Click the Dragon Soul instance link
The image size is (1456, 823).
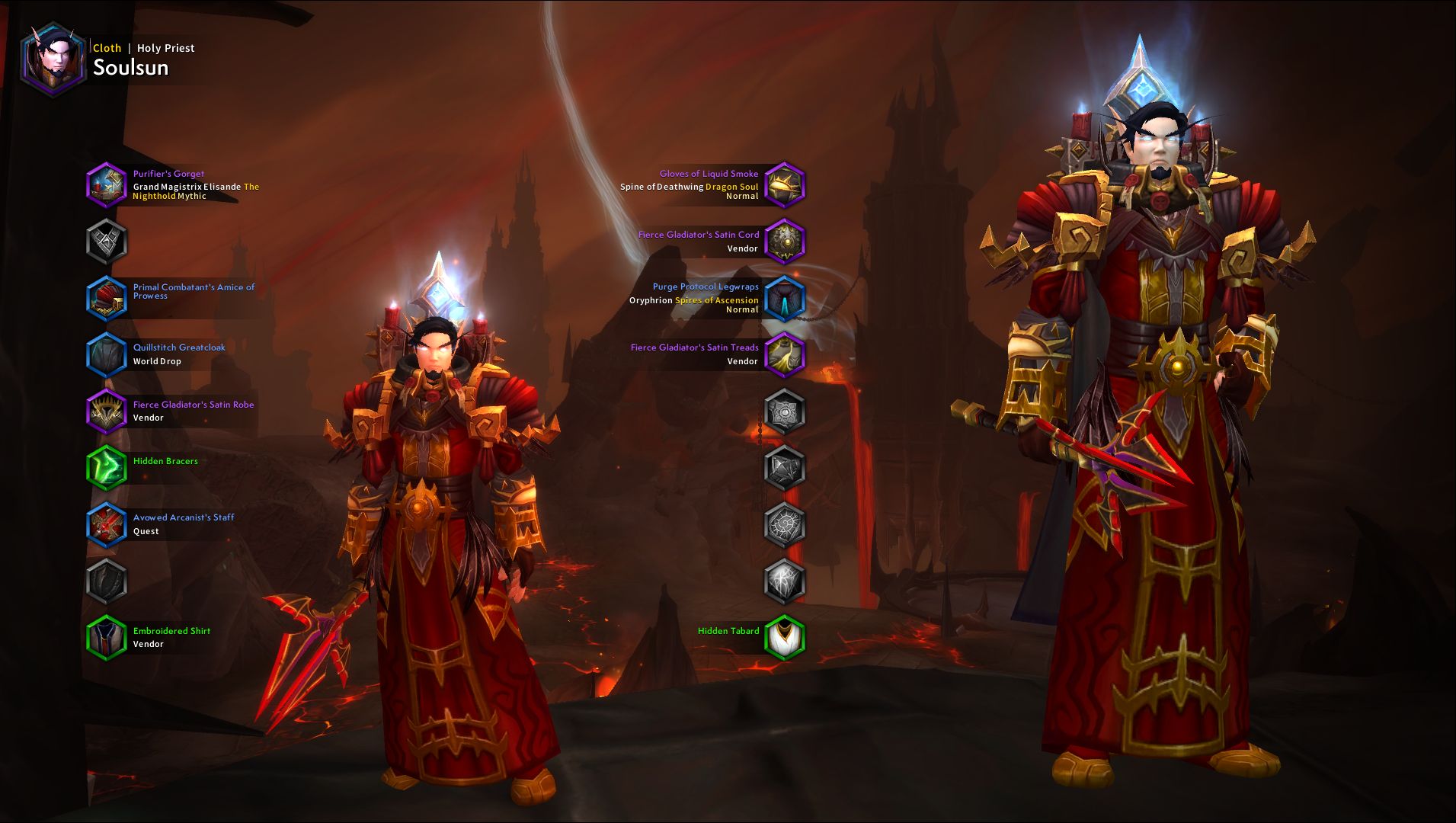click(731, 186)
